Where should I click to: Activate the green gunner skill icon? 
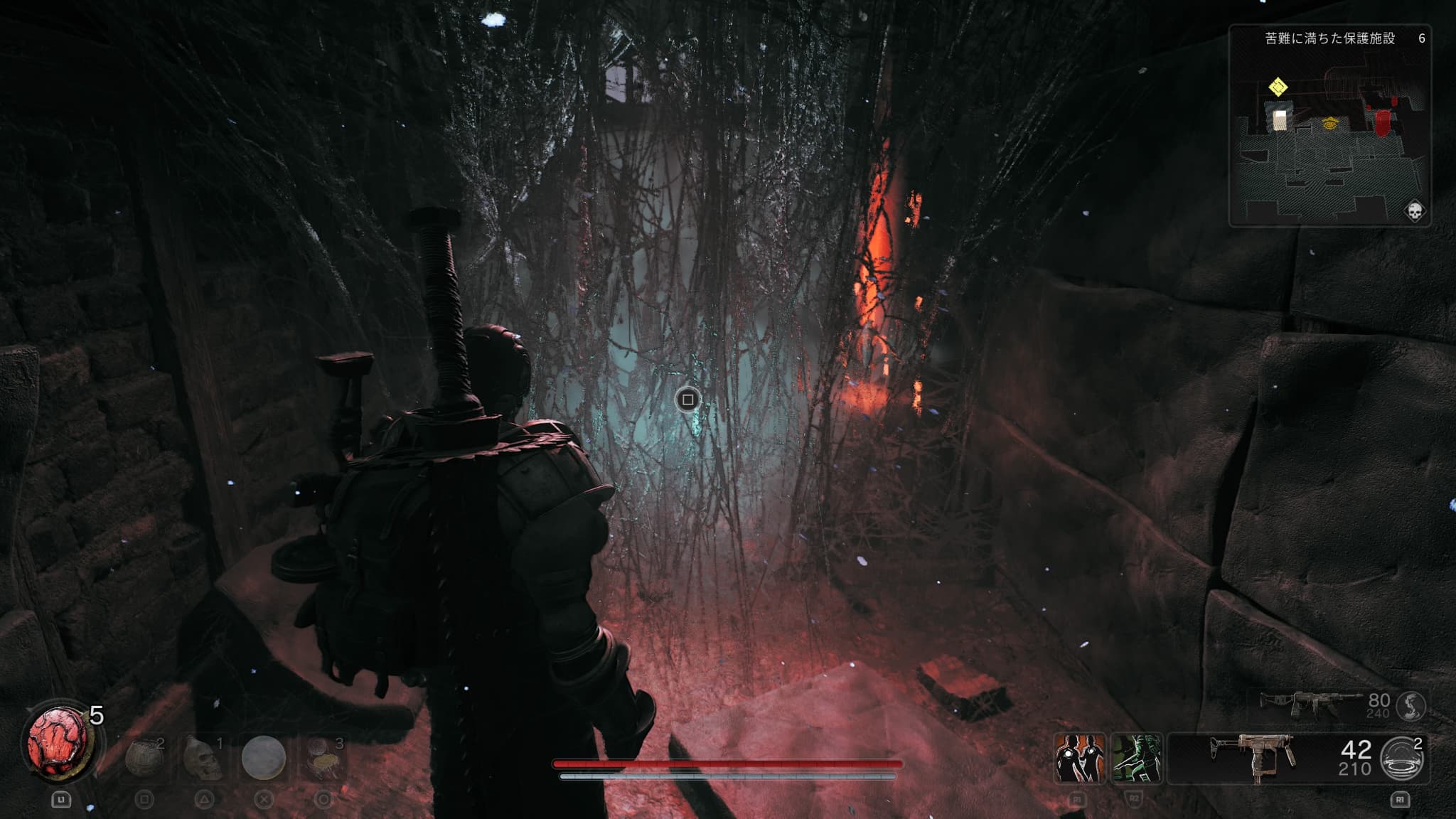tap(1135, 758)
